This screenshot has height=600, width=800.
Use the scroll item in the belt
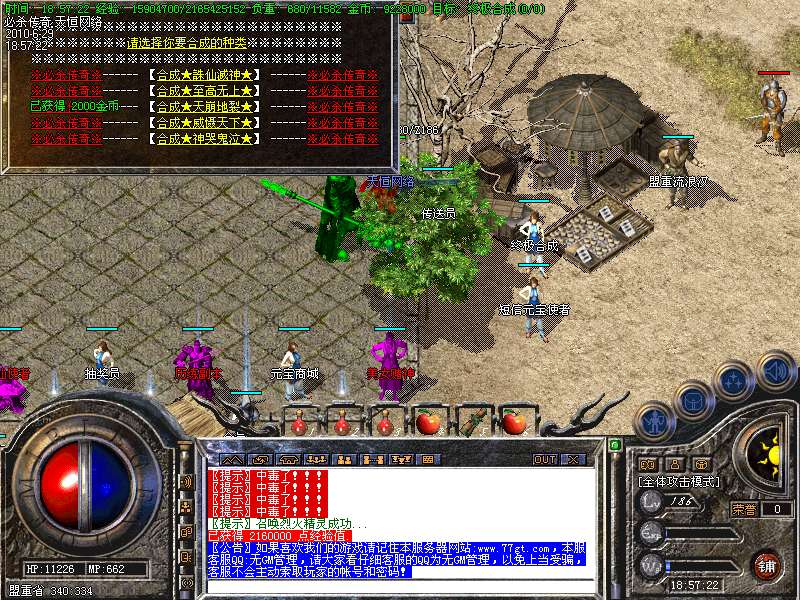471,421
